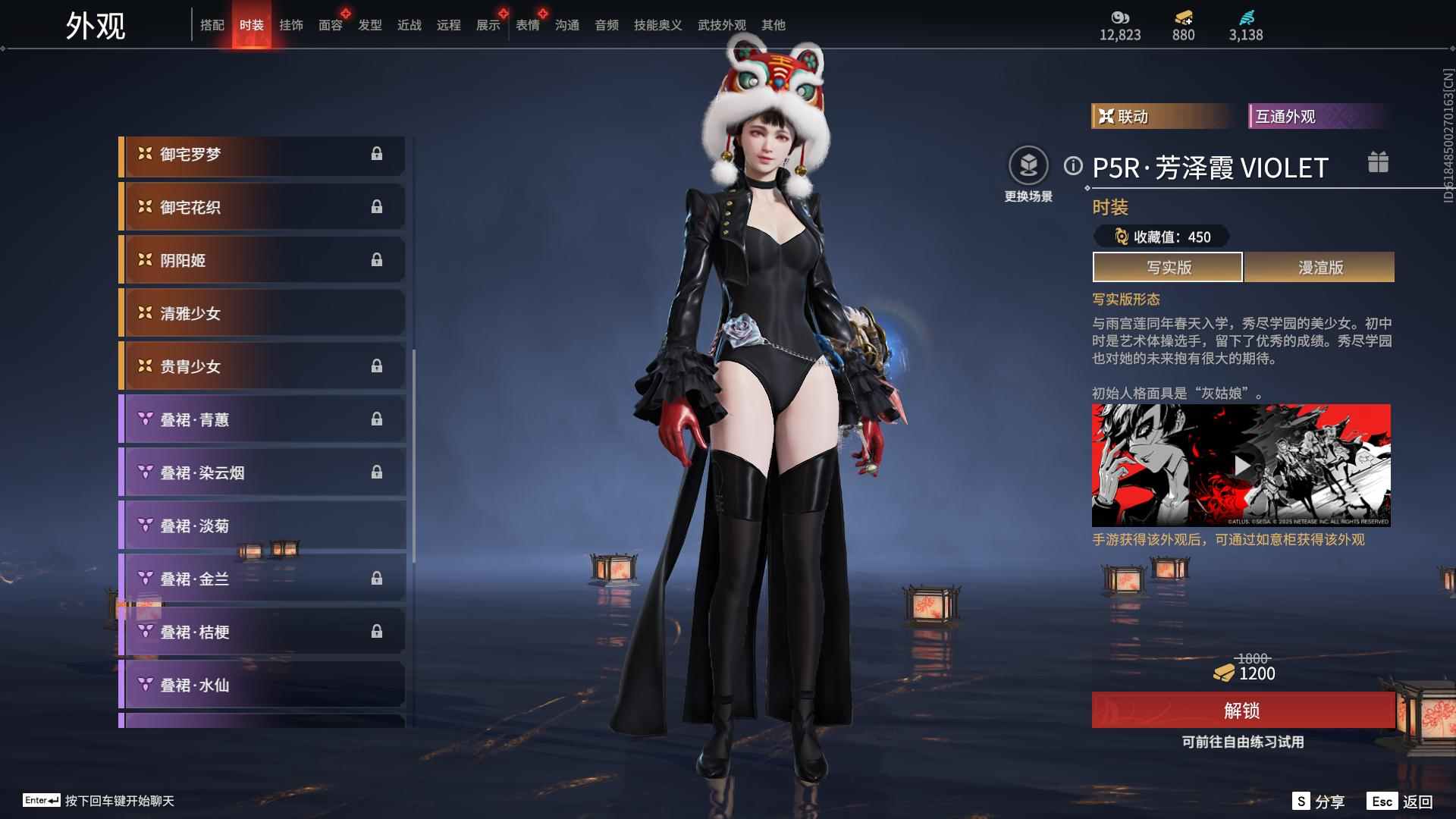
Task: Click the 返回 back button
Action: 1401,802
